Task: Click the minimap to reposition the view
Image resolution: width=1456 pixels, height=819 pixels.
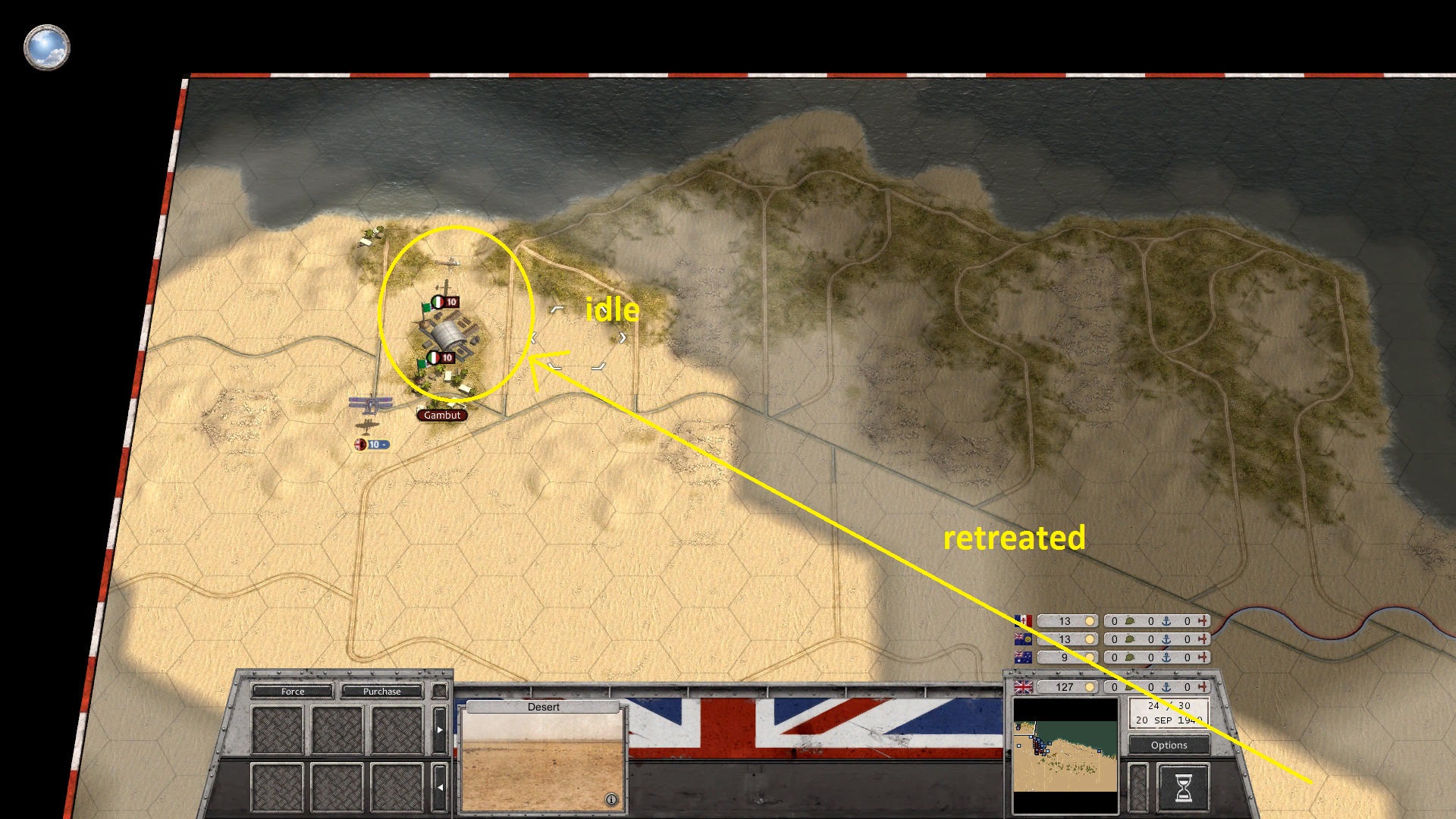Action: point(1065,746)
